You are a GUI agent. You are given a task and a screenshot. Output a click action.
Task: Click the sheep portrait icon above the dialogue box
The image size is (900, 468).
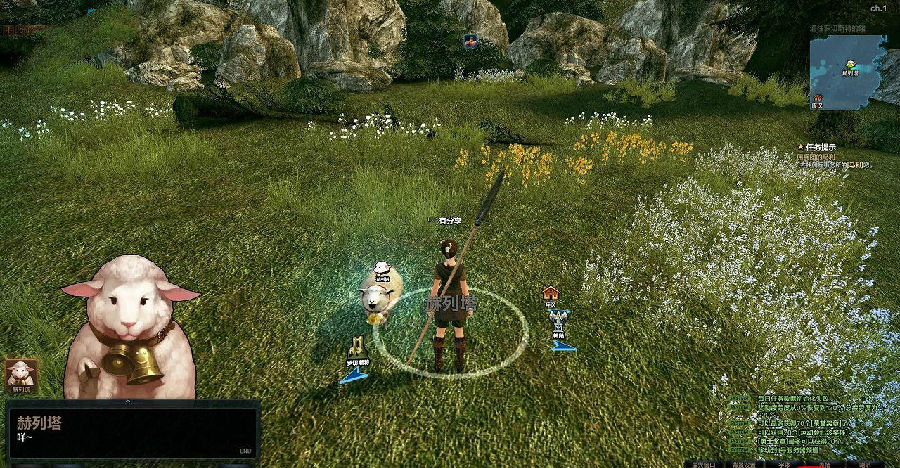[x=21, y=376]
